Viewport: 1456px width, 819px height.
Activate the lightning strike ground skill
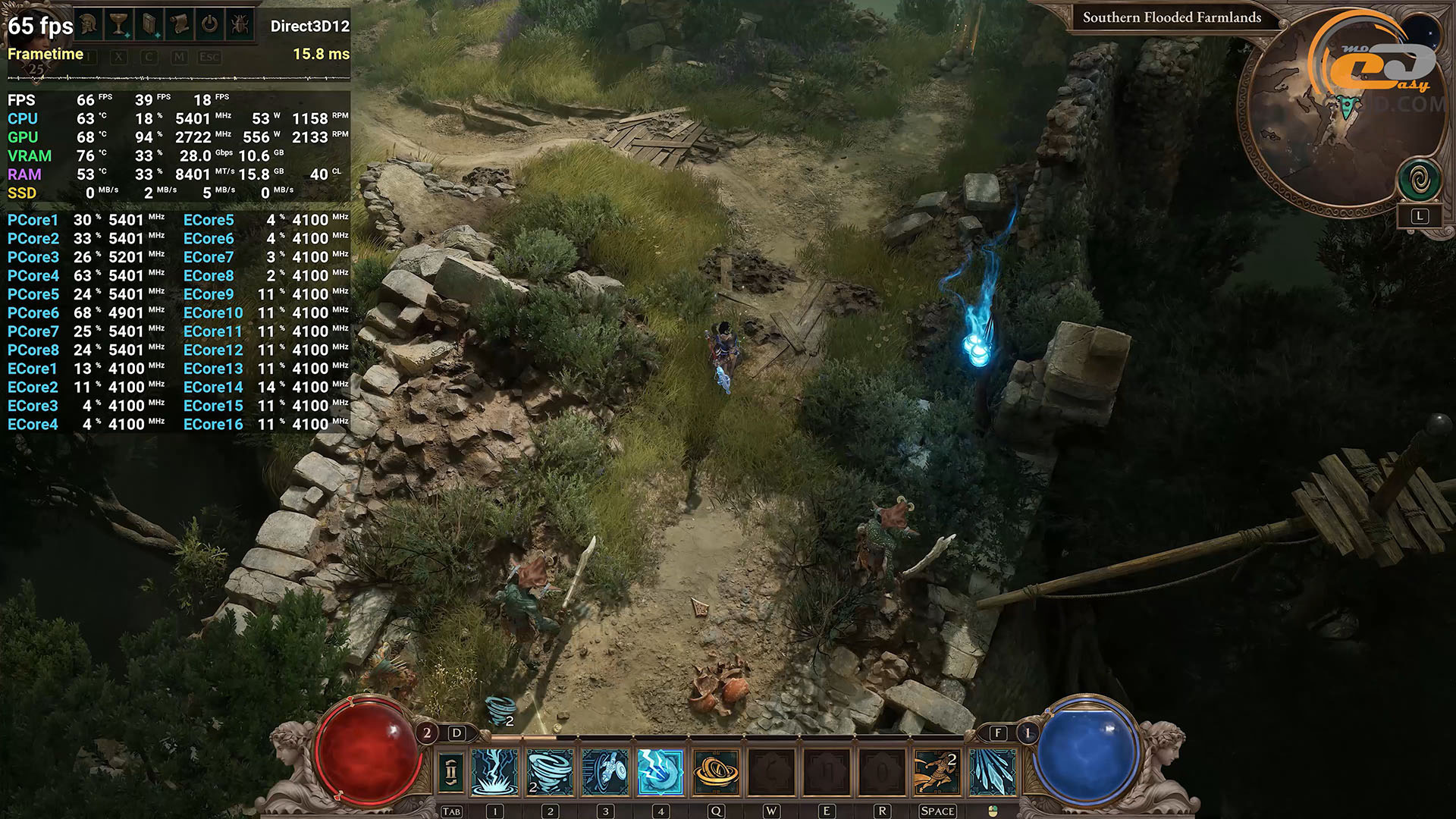point(494,772)
